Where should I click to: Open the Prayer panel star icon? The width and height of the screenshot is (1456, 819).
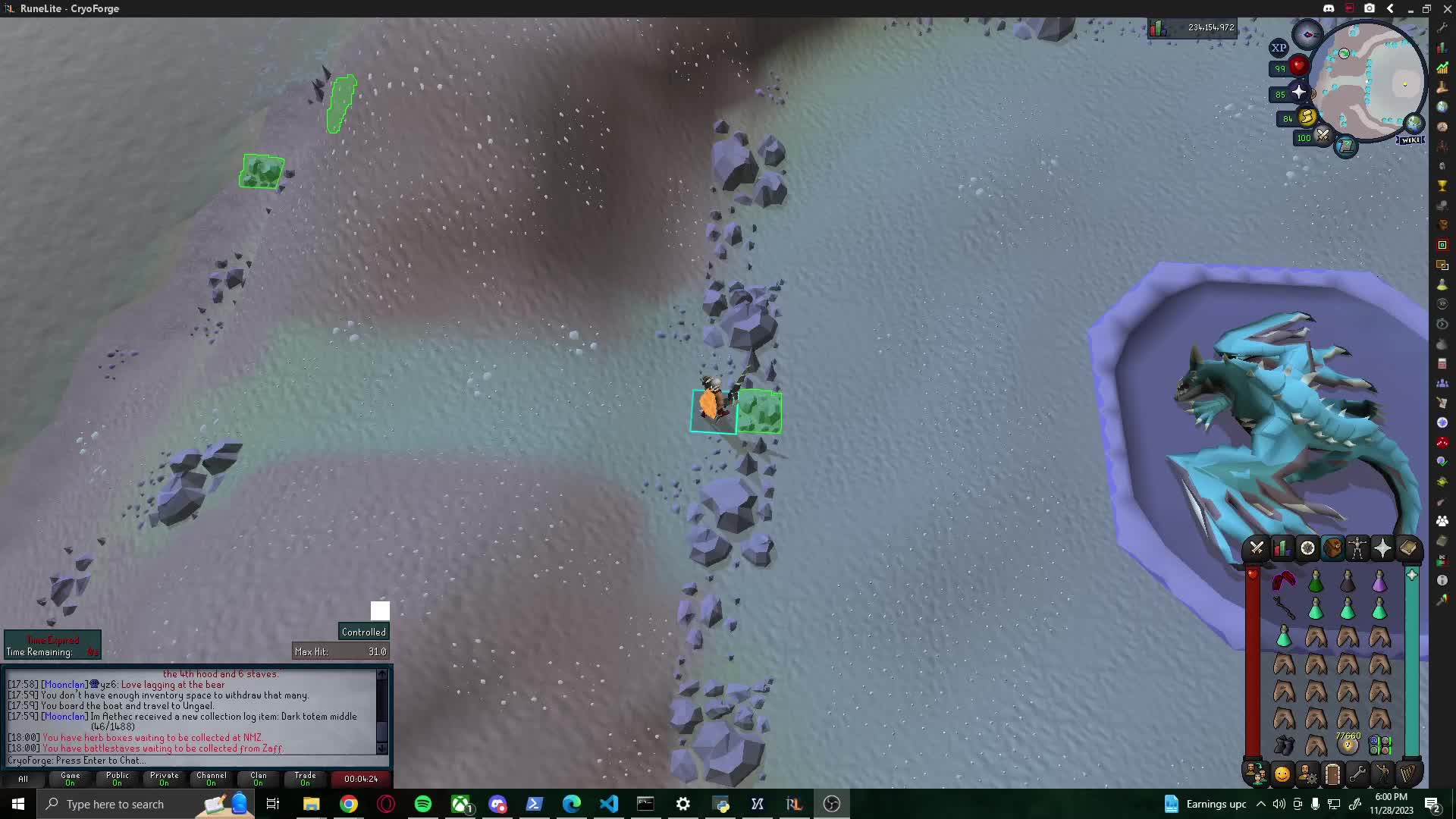pyautogui.click(x=1382, y=548)
